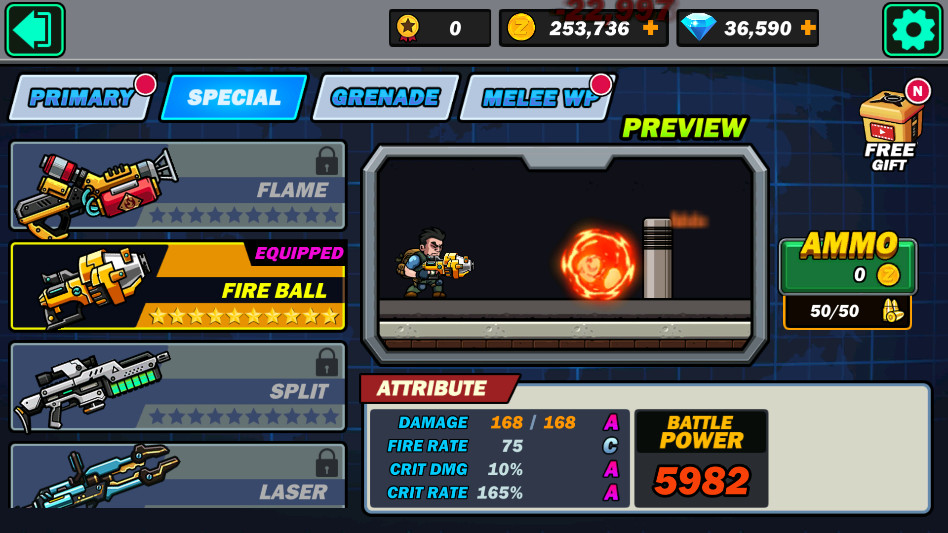Screen dimensions: 948x533
Task: Select the Special weapons tab
Action: click(234, 98)
